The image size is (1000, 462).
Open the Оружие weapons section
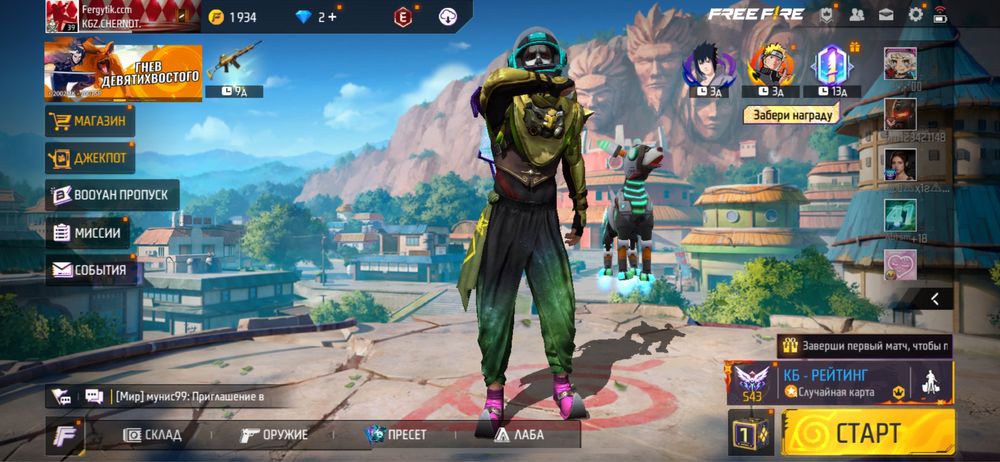pos(274,435)
